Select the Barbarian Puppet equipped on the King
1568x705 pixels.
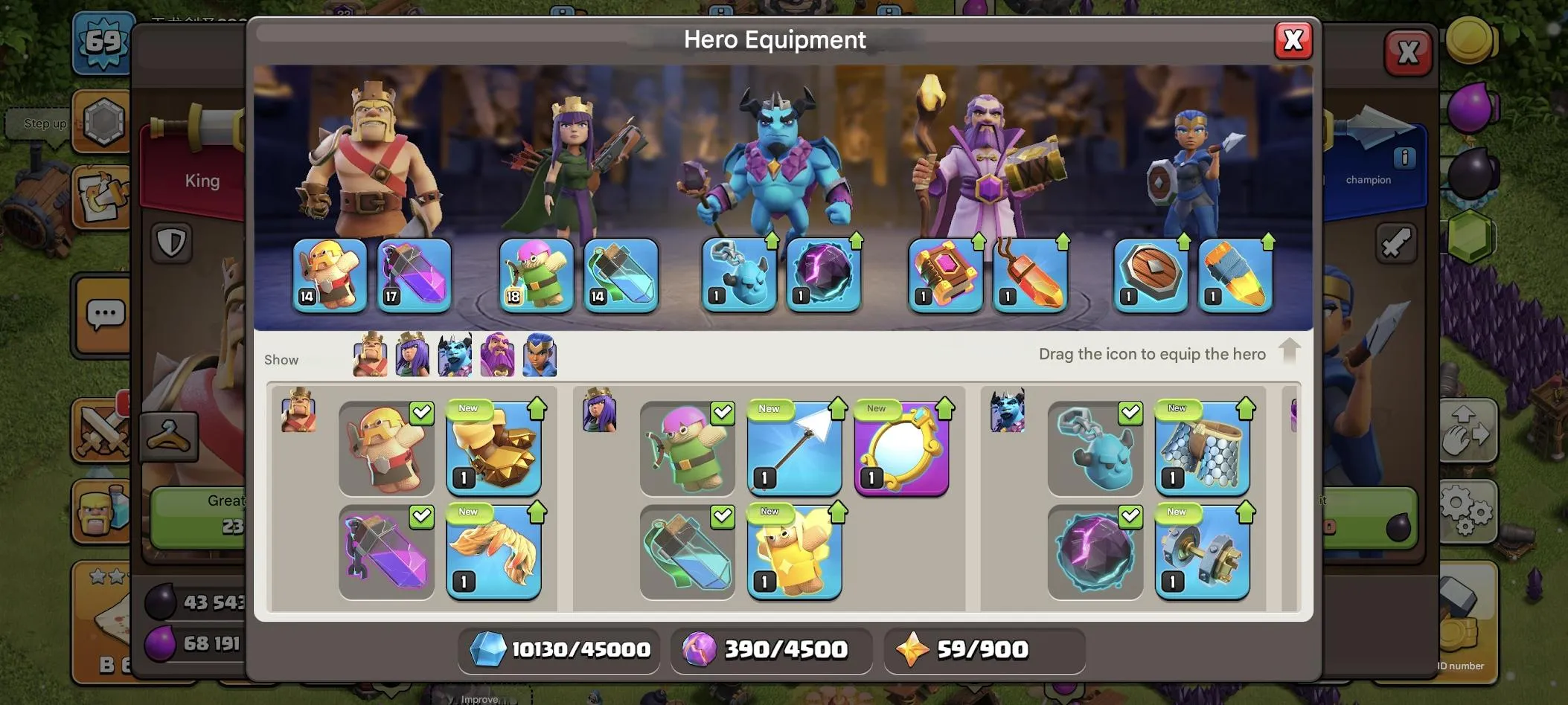point(330,275)
